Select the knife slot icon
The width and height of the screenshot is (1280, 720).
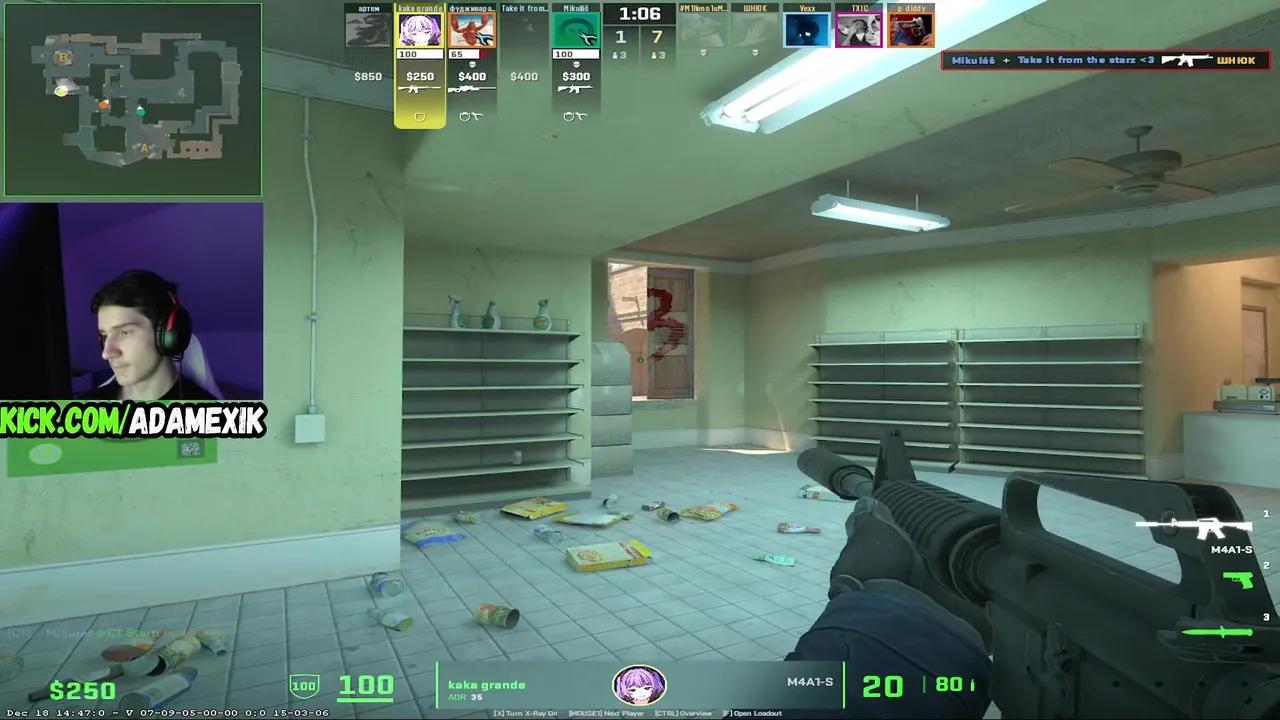[x=1217, y=631]
